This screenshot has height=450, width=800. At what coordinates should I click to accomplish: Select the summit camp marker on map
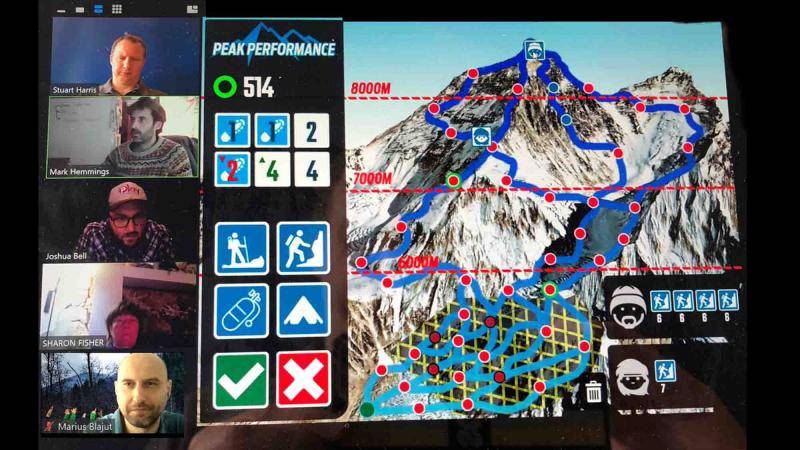click(535, 48)
